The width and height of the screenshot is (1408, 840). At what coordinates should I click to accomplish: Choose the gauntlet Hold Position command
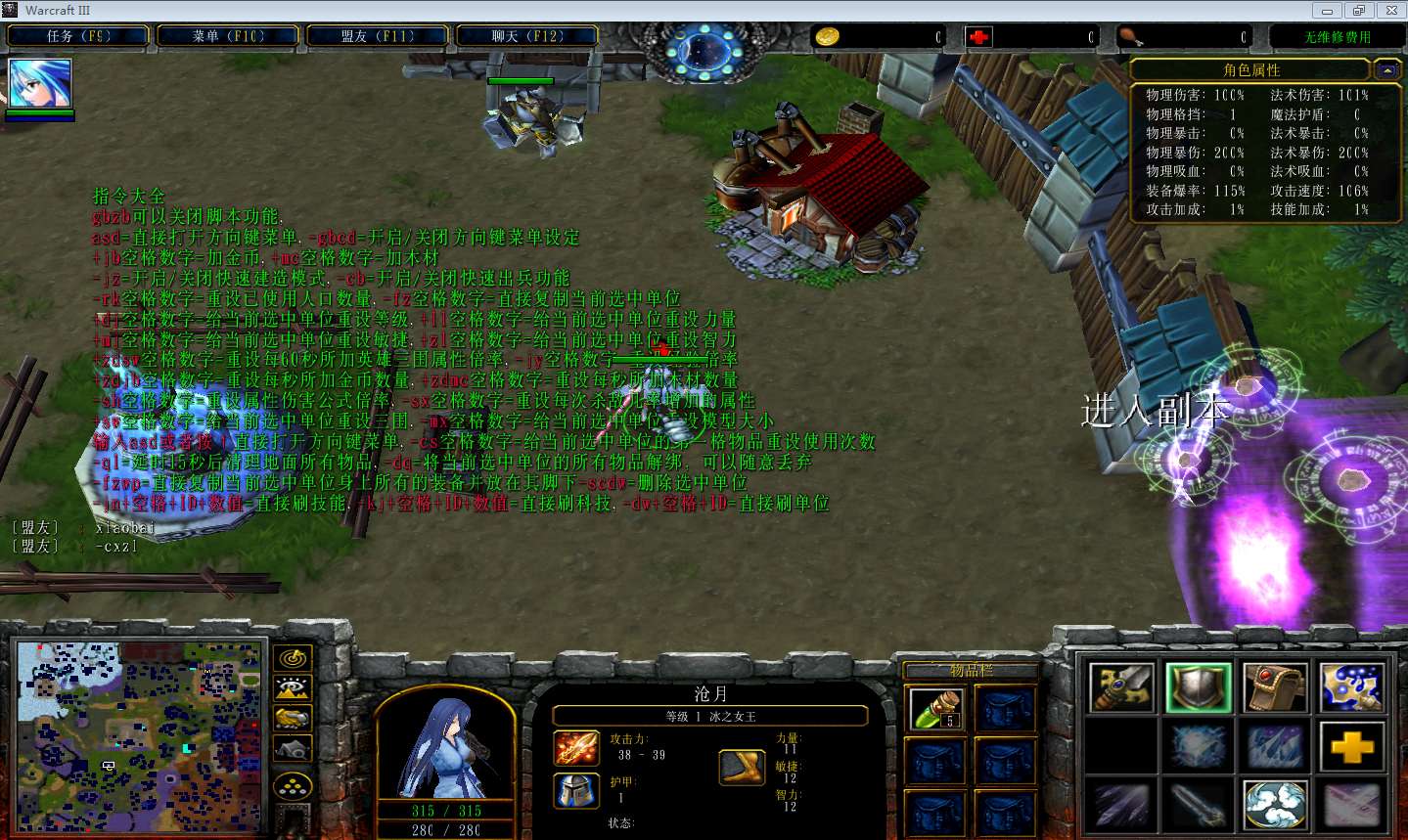(x=1275, y=687)
